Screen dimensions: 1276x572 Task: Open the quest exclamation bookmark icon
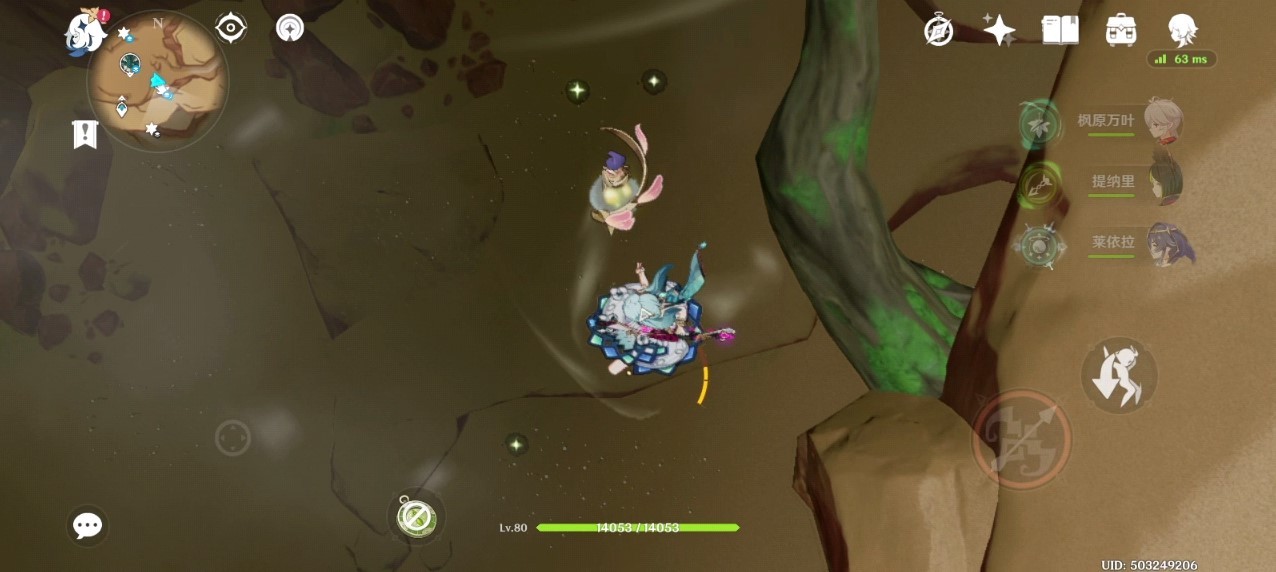(x=85, y=134)
